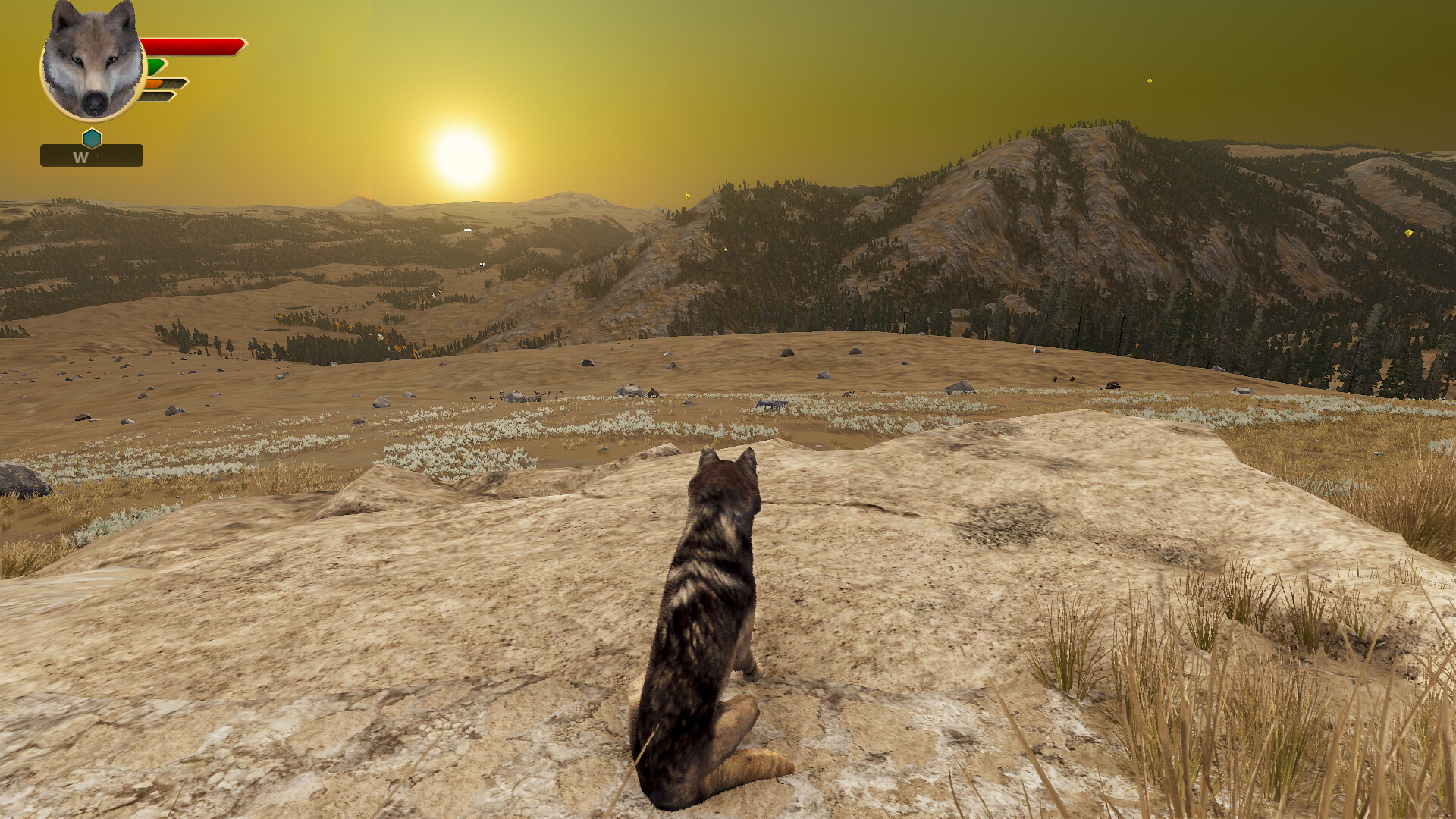Select the teal hexagon compass marker

91,138
